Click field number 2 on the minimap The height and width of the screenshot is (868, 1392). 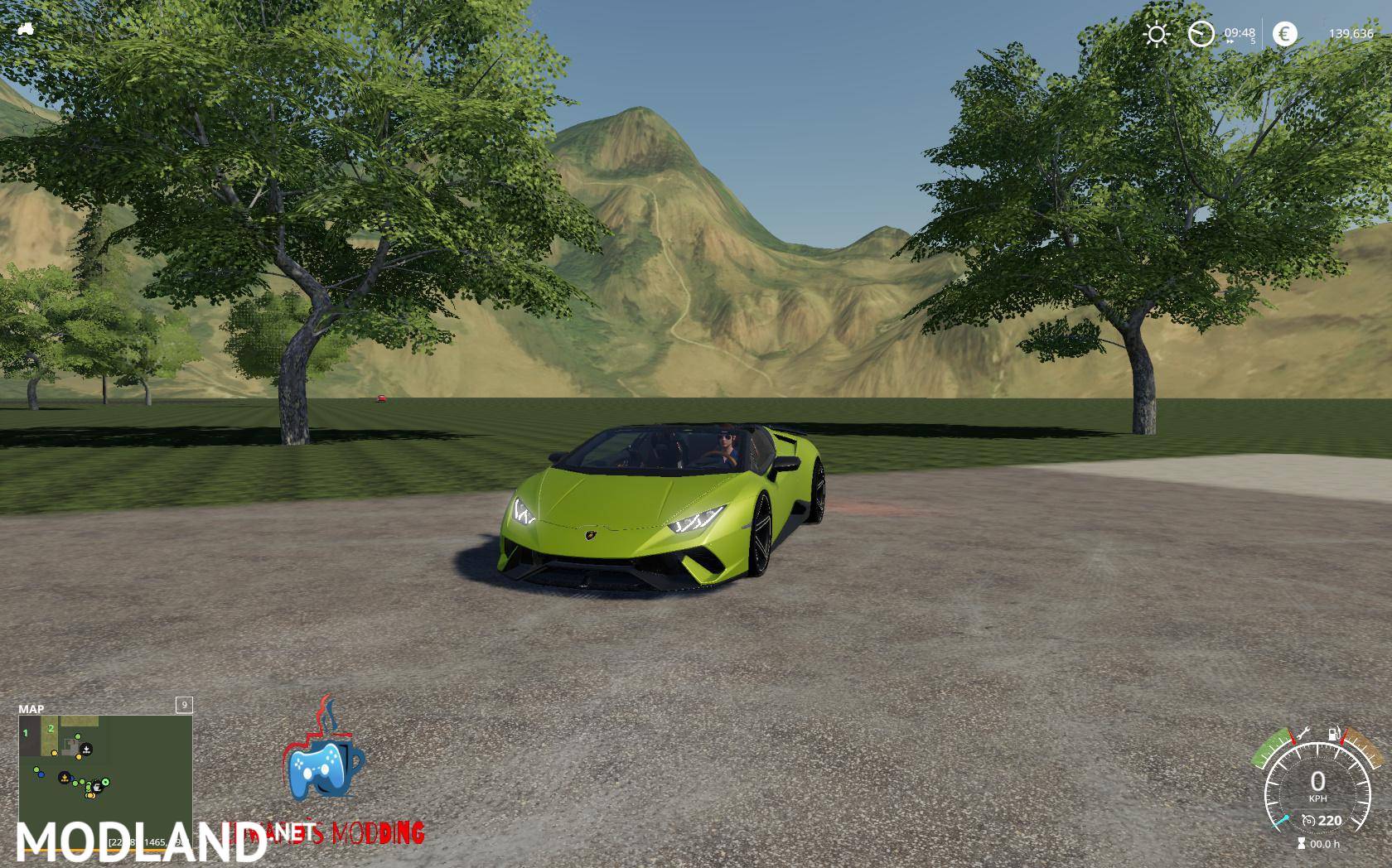click(51, 727)
